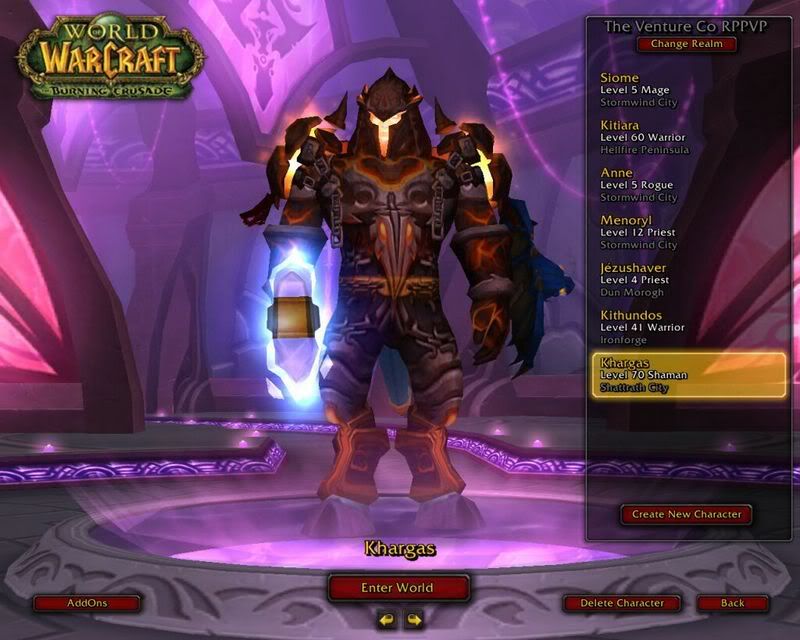Rotate character with the left arrow button
The width and height of the screenshot is (800, 640).
[386, 620]
